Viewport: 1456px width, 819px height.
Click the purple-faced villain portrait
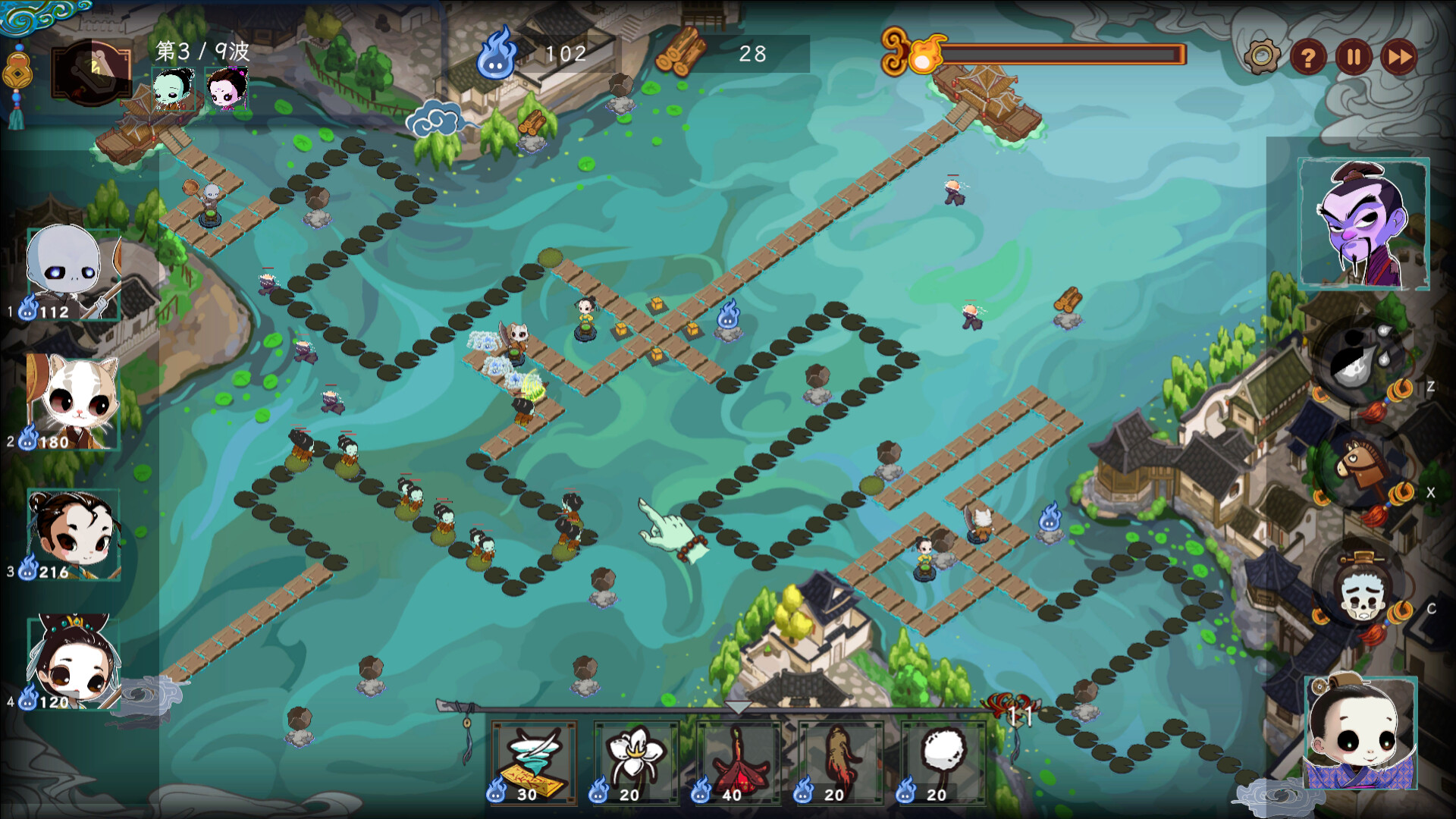[1363, 224]
